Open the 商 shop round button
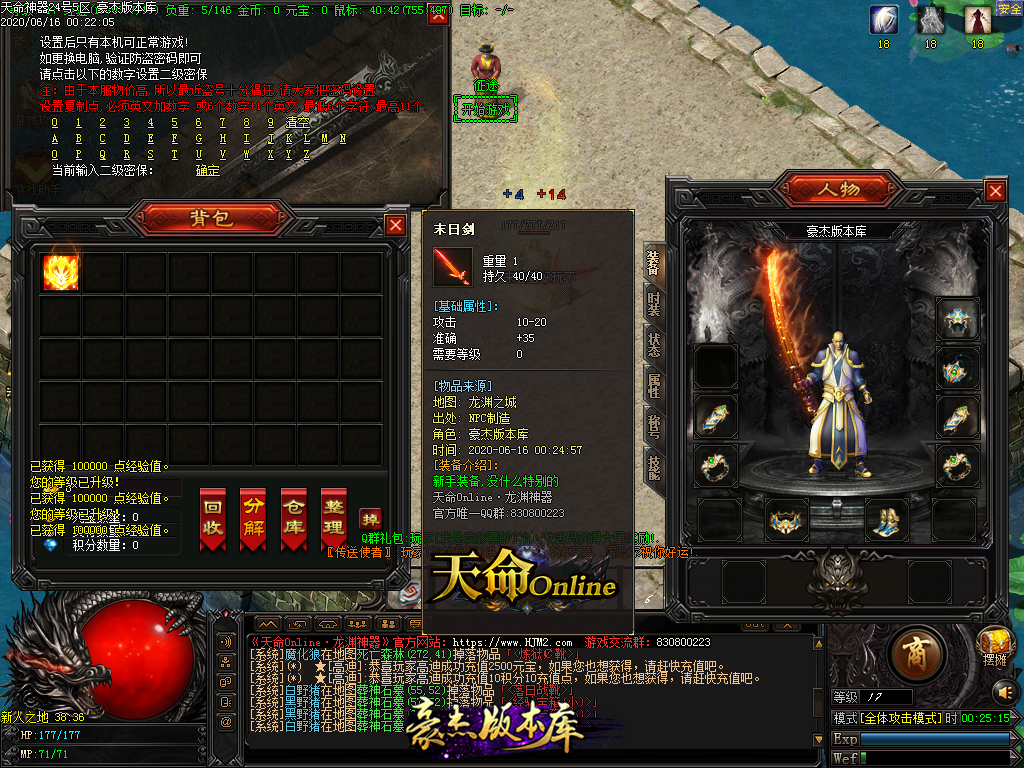 pos(913,653)
